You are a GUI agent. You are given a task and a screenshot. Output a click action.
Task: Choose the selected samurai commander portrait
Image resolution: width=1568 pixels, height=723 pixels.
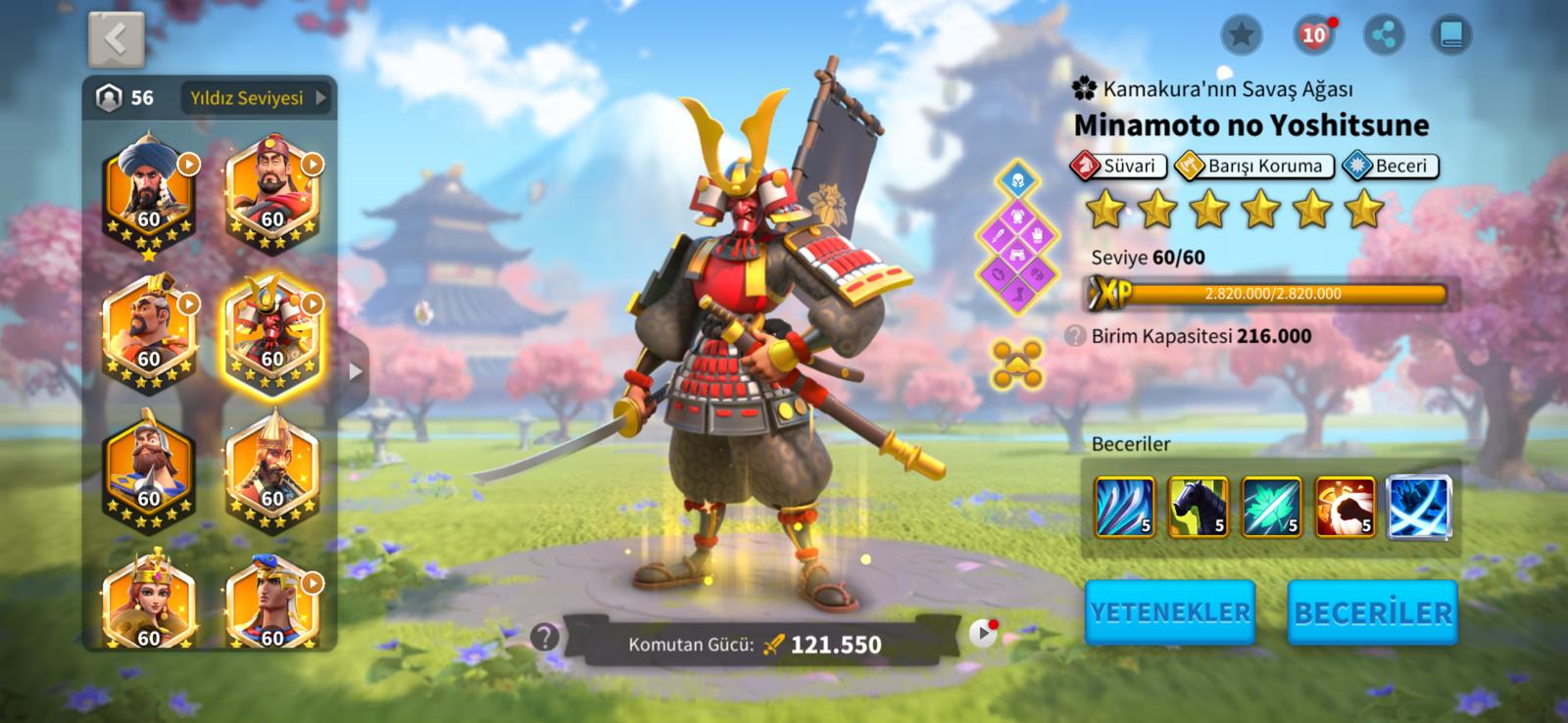(x=271, y=333)
